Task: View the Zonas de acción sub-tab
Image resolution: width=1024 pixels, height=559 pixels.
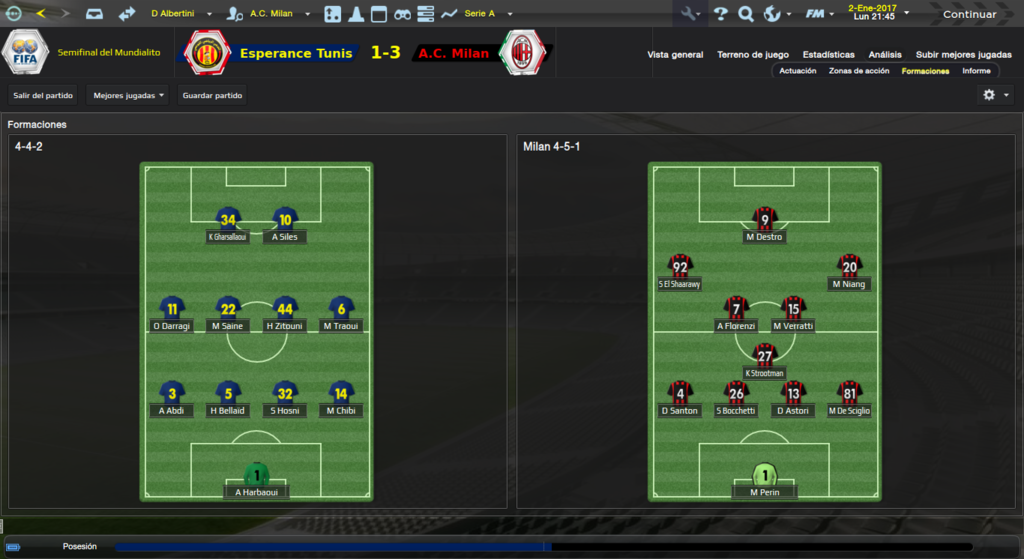Action: [x=859, y=71]
